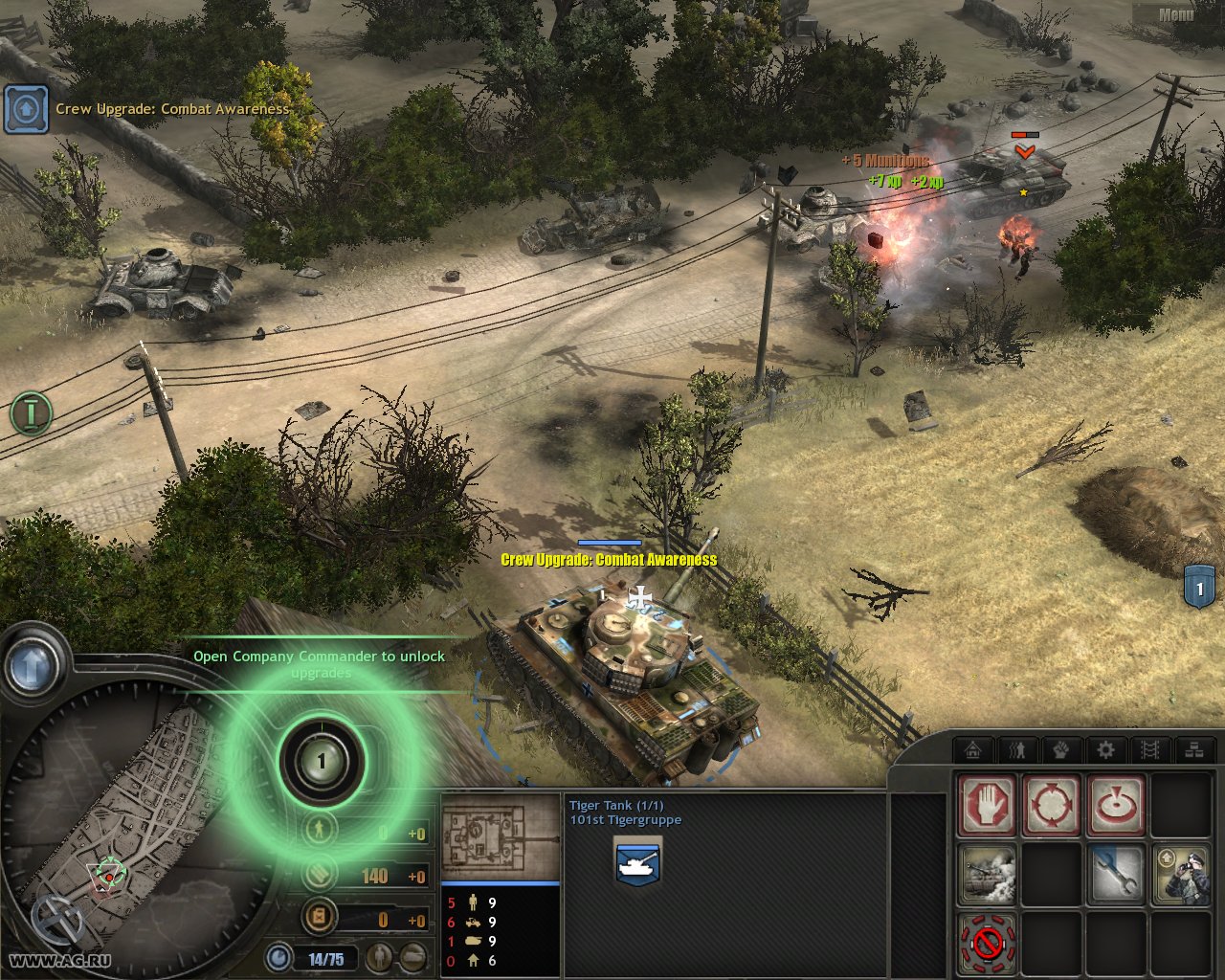Select the red ground-target marker command

(x=1115, y=805)
